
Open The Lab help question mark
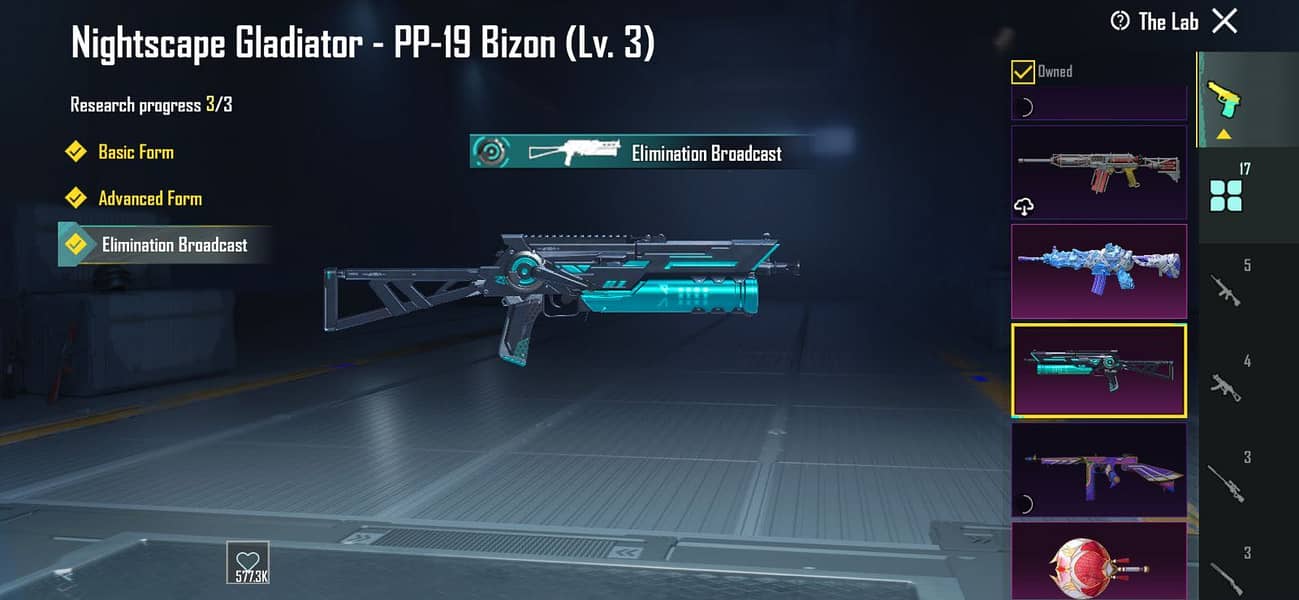point(1120,21)
